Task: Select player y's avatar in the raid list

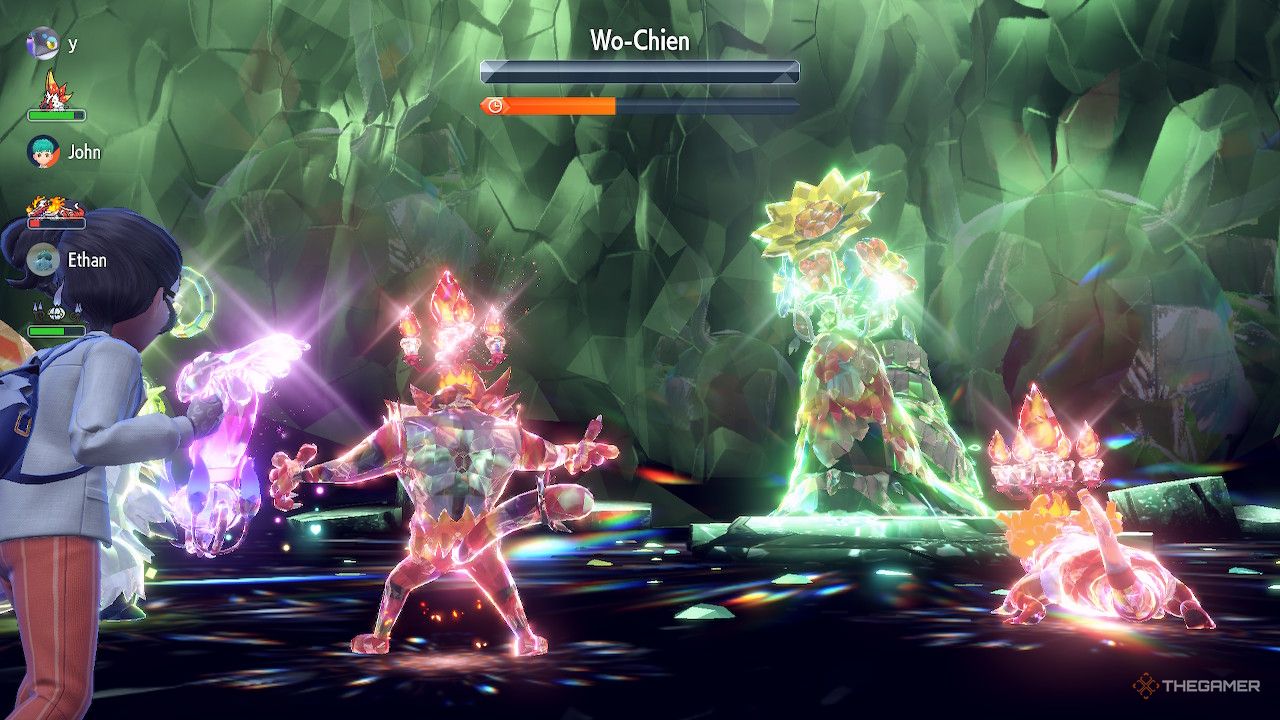Action: 43,43
